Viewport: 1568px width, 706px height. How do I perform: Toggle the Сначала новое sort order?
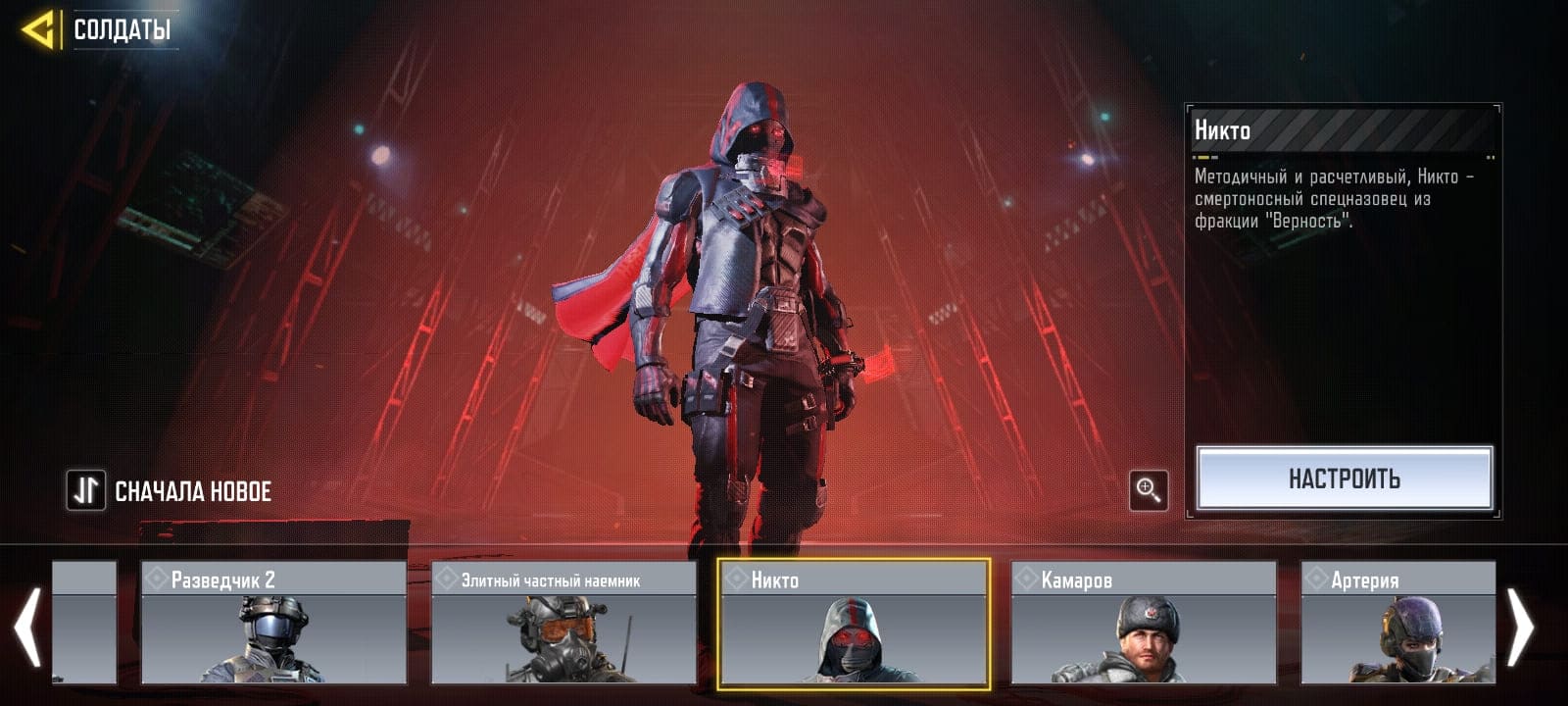click(x=86, y=490)
